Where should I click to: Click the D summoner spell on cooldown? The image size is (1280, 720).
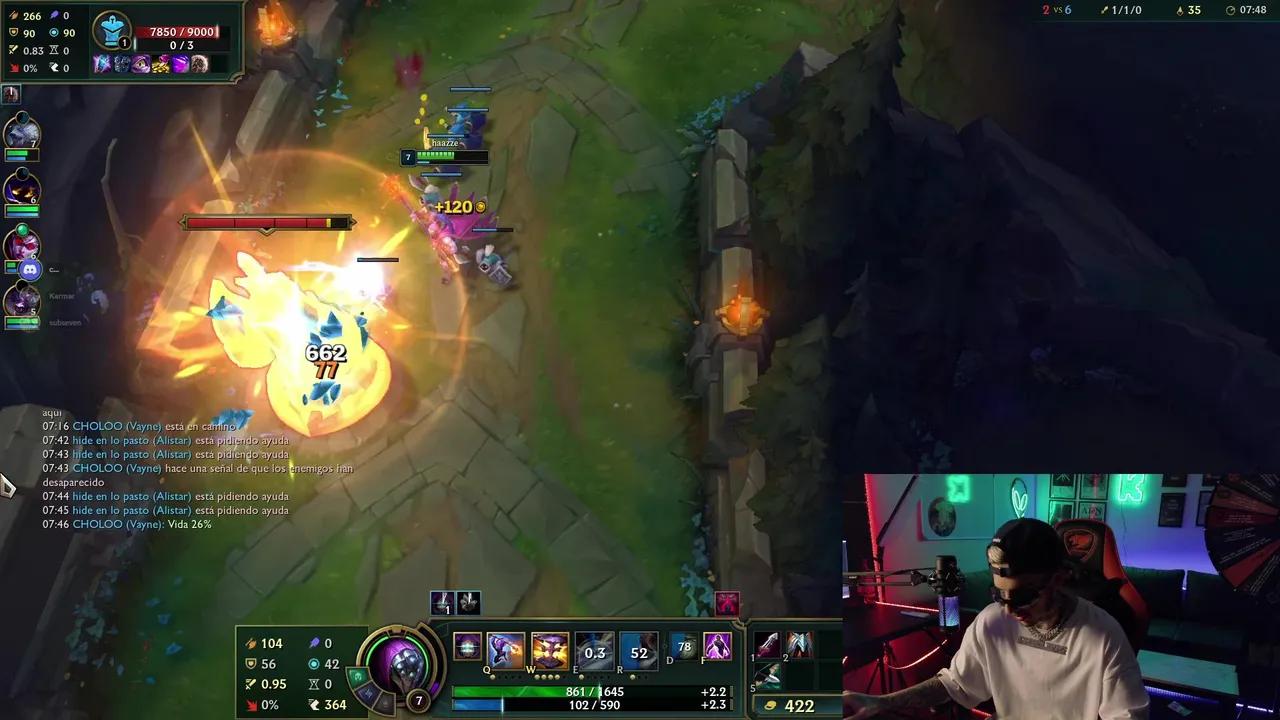point(686,648)
